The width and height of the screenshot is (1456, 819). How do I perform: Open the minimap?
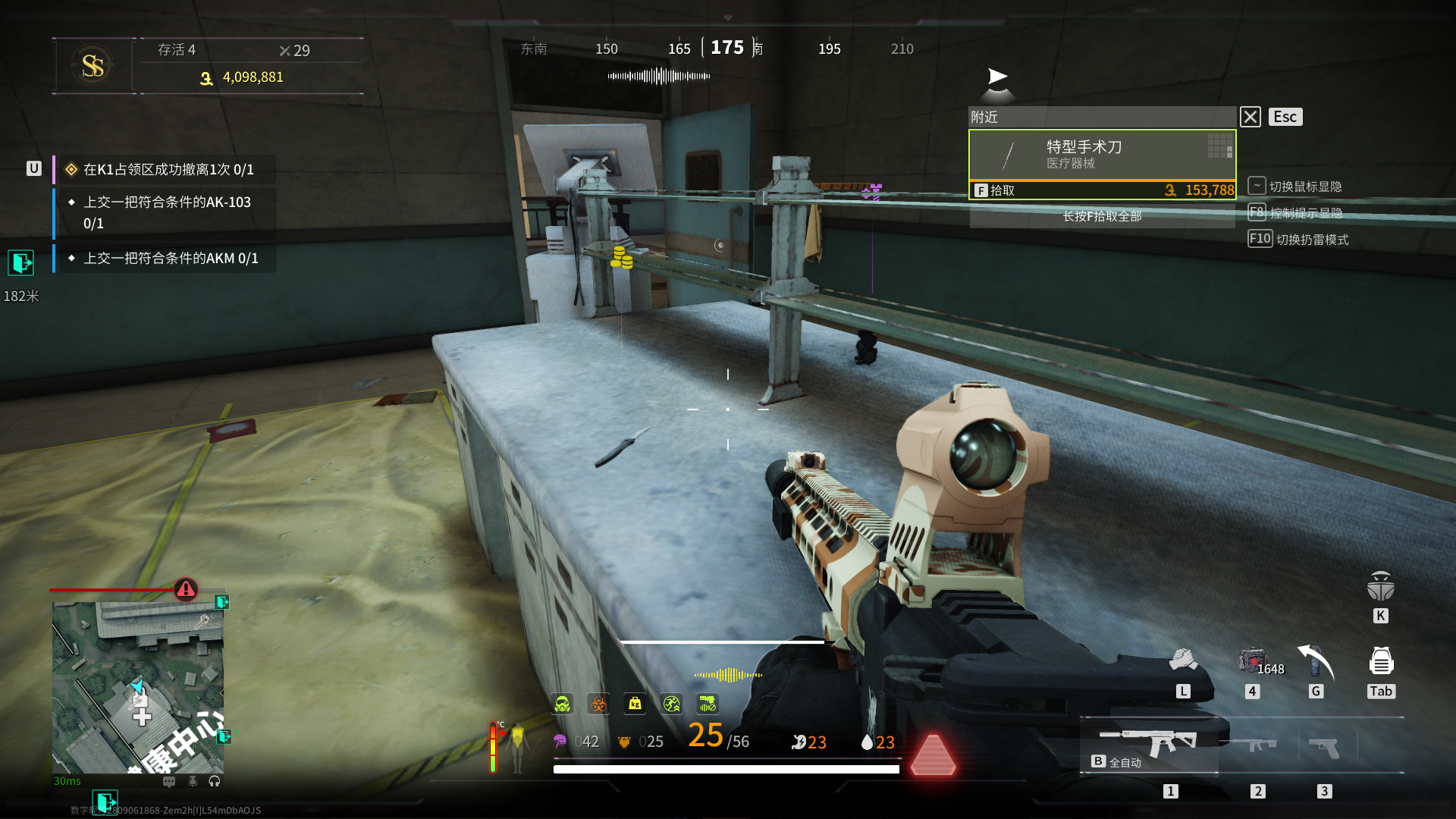pos(137,687)
